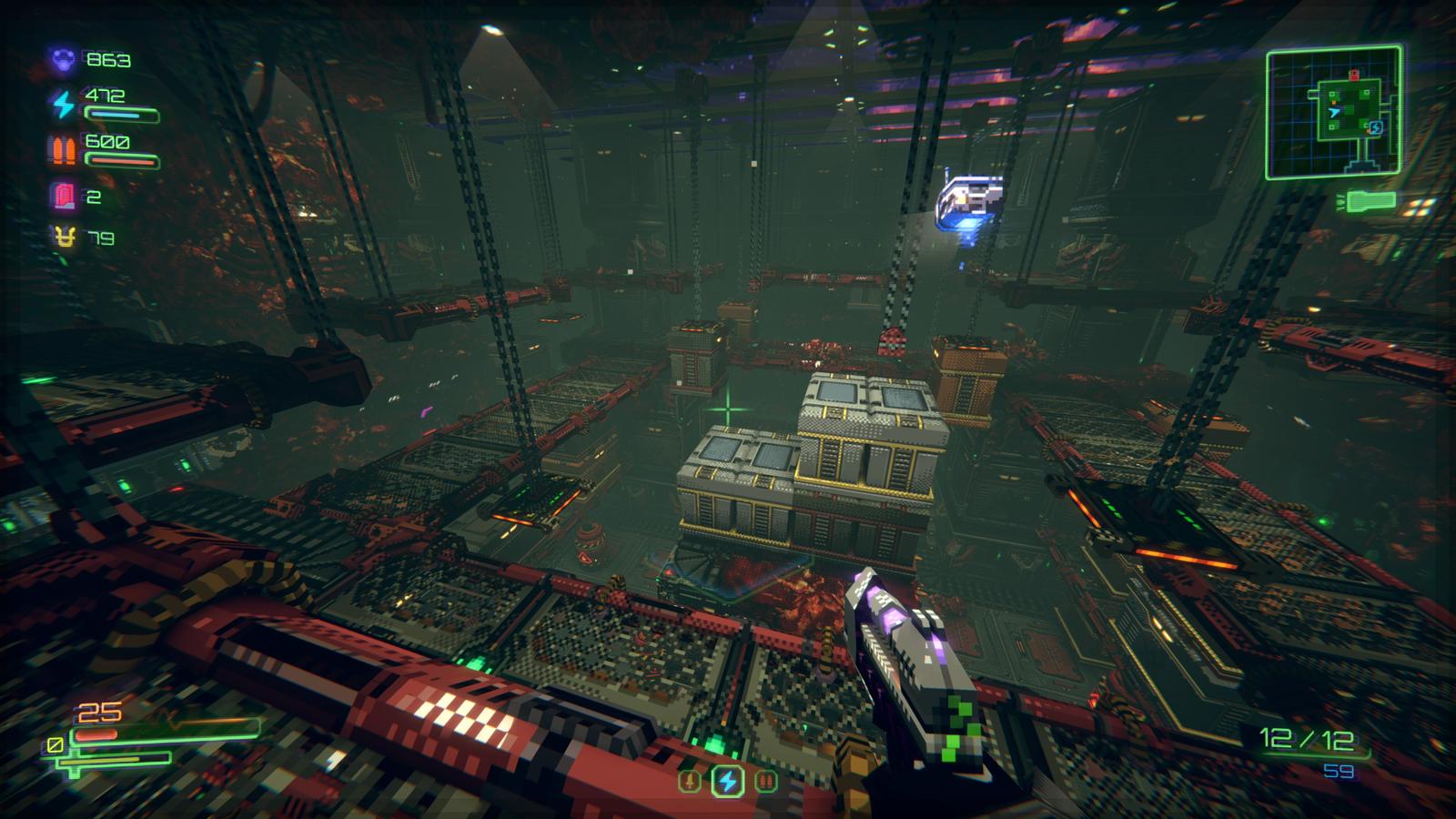Choose the yellow sword melee slot
This screenshot has width=1456, height=819.
[689, 780]
